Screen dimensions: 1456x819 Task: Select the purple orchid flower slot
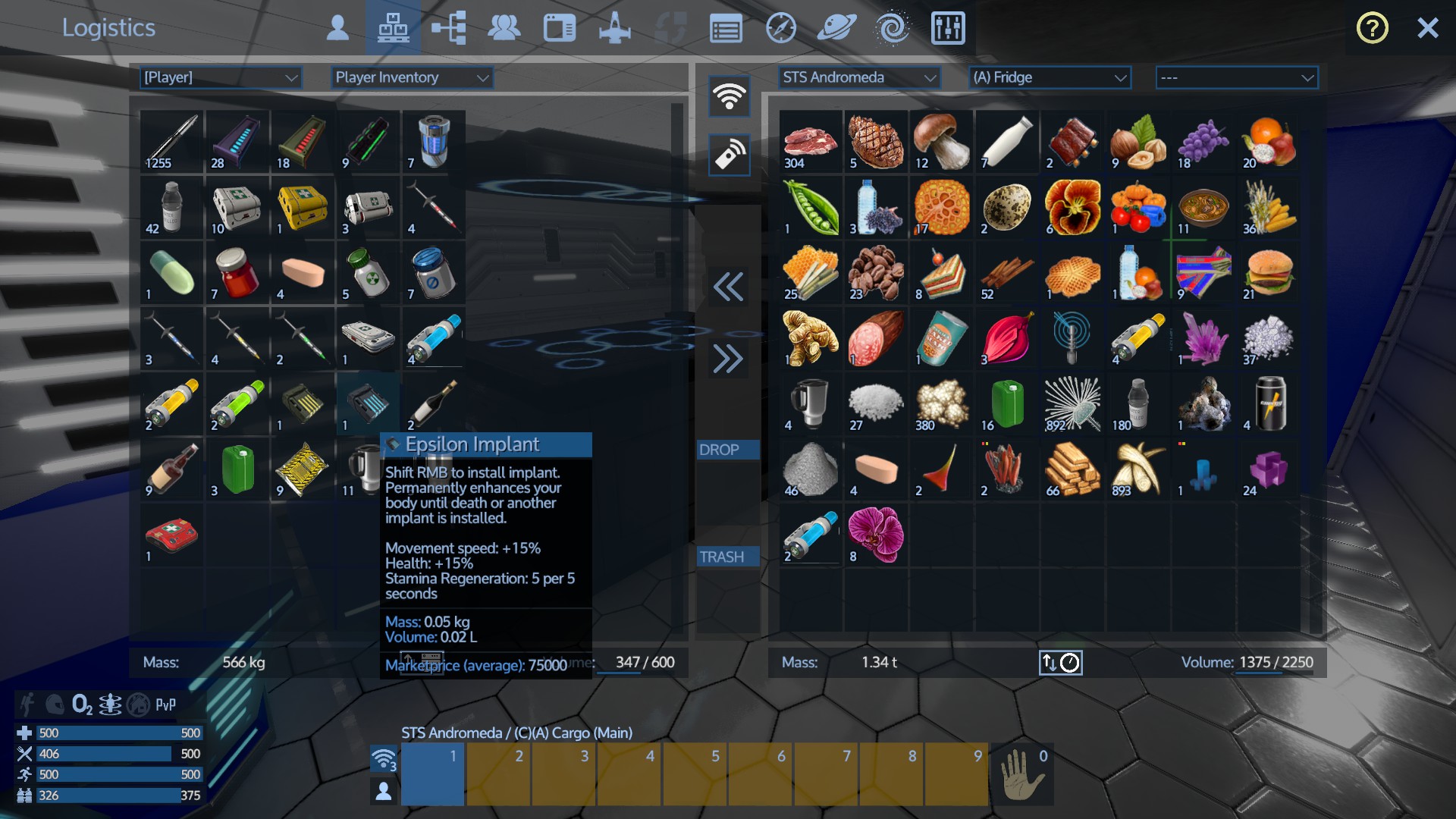(x=876, y=535)
